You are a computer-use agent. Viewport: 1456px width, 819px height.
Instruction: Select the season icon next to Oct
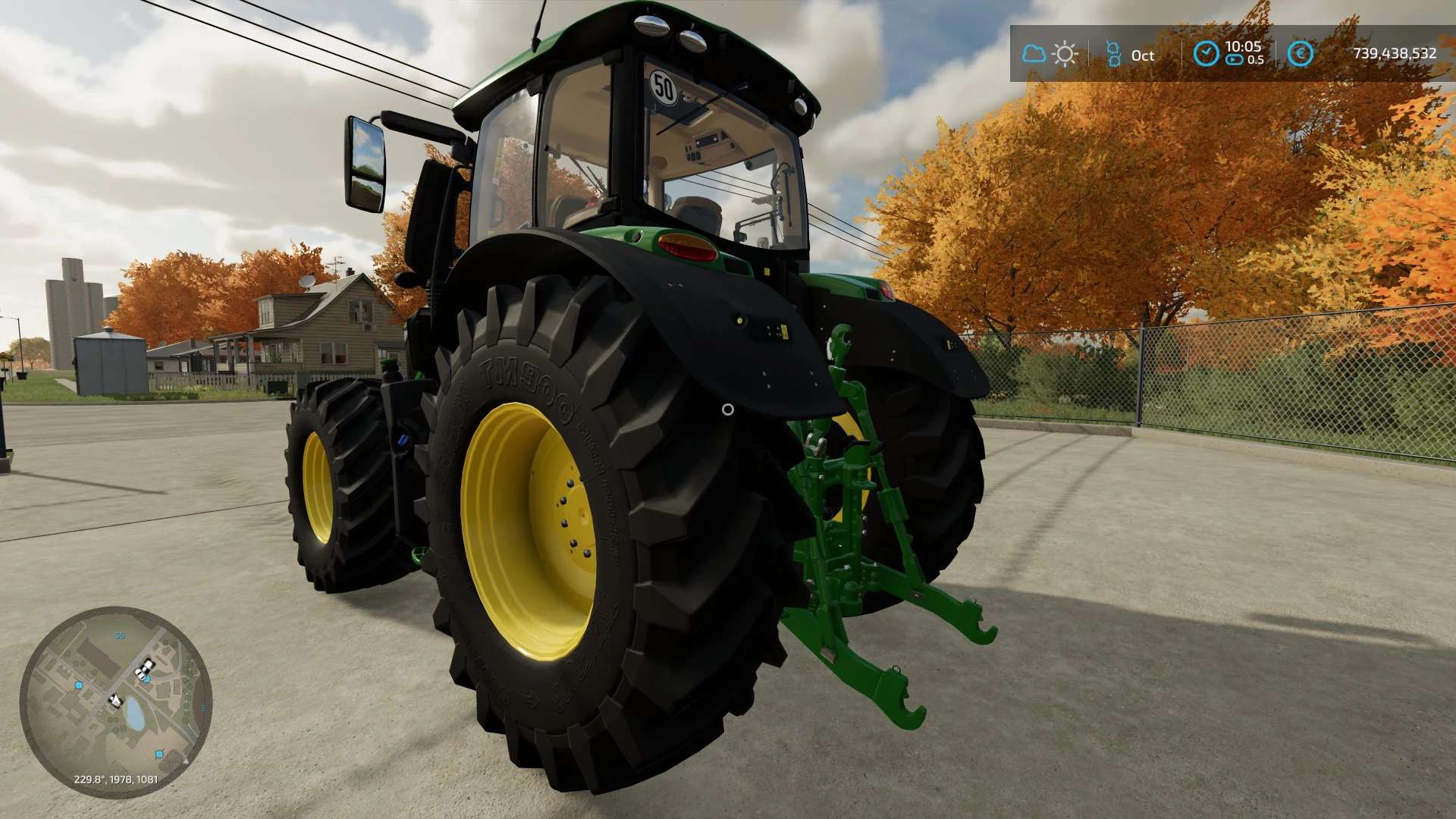coord(1113,54)
